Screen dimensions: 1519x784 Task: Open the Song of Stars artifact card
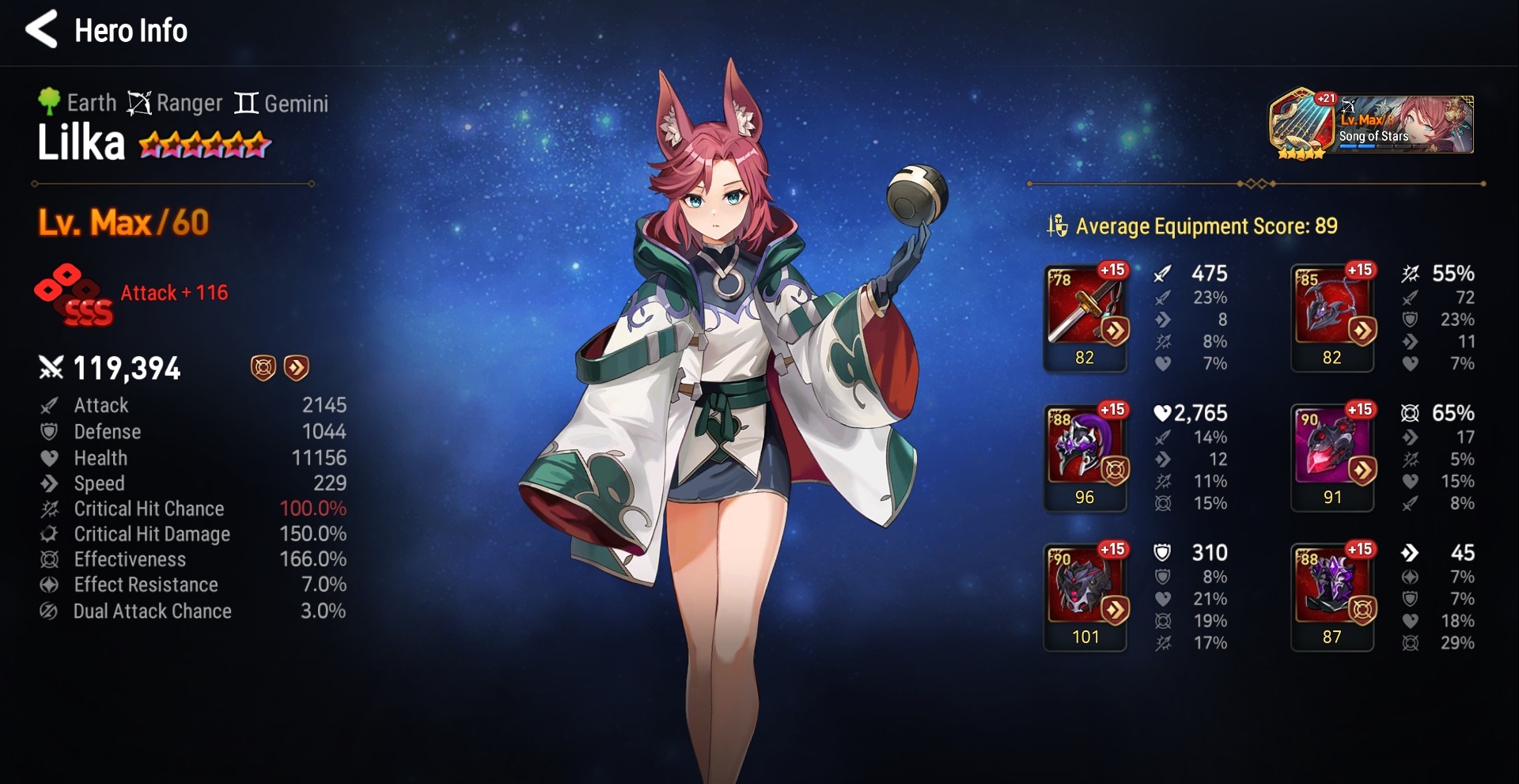click(x=1371, y=125)
